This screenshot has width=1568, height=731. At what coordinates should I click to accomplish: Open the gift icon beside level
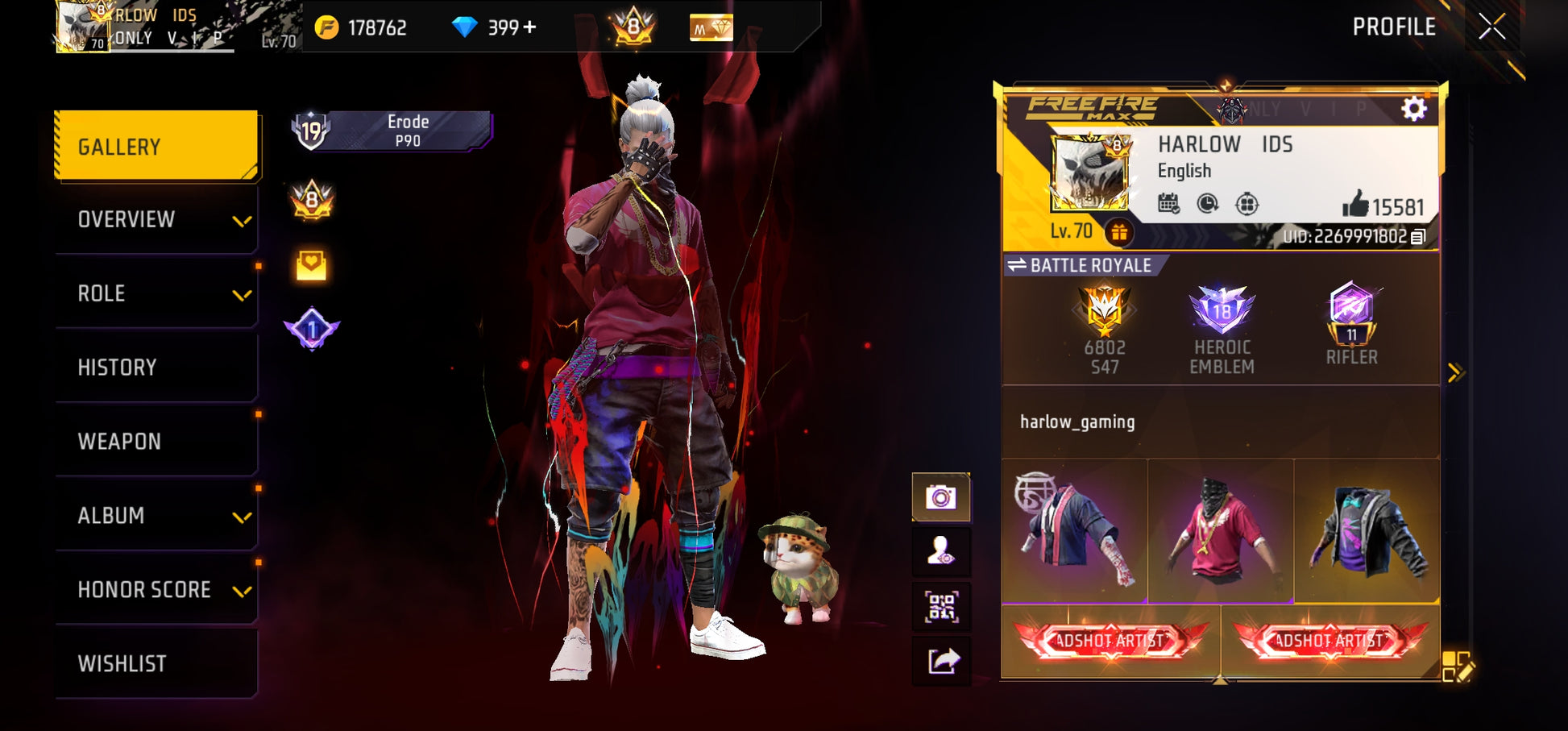(x=1119, y=232)
